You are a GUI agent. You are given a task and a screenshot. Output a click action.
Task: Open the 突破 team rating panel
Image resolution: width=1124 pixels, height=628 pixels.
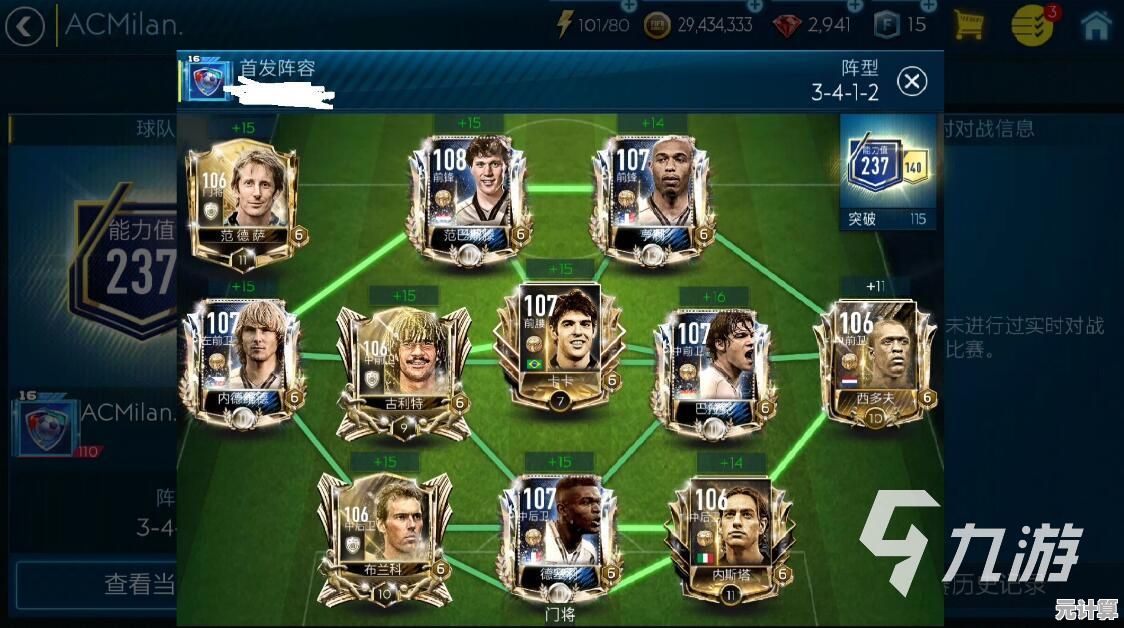pos(888,172)
